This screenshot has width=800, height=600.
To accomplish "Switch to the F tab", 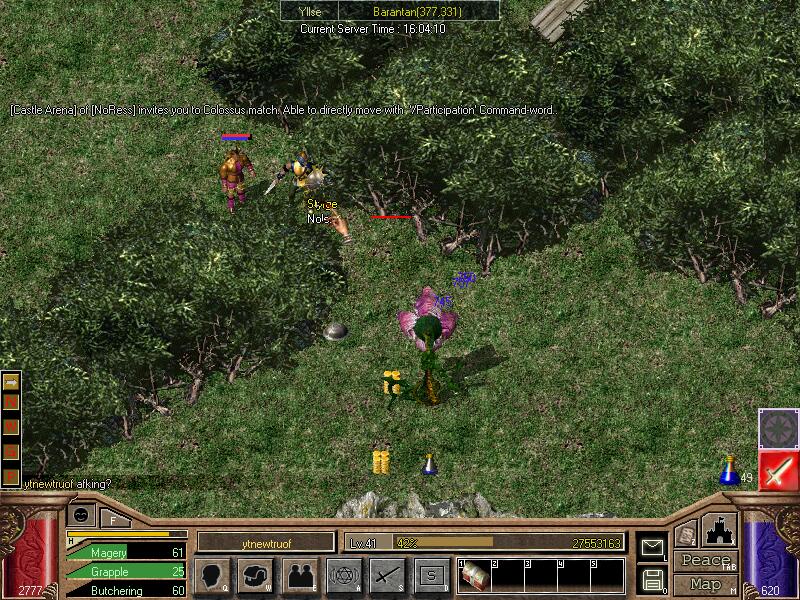I will coord(114,519).
